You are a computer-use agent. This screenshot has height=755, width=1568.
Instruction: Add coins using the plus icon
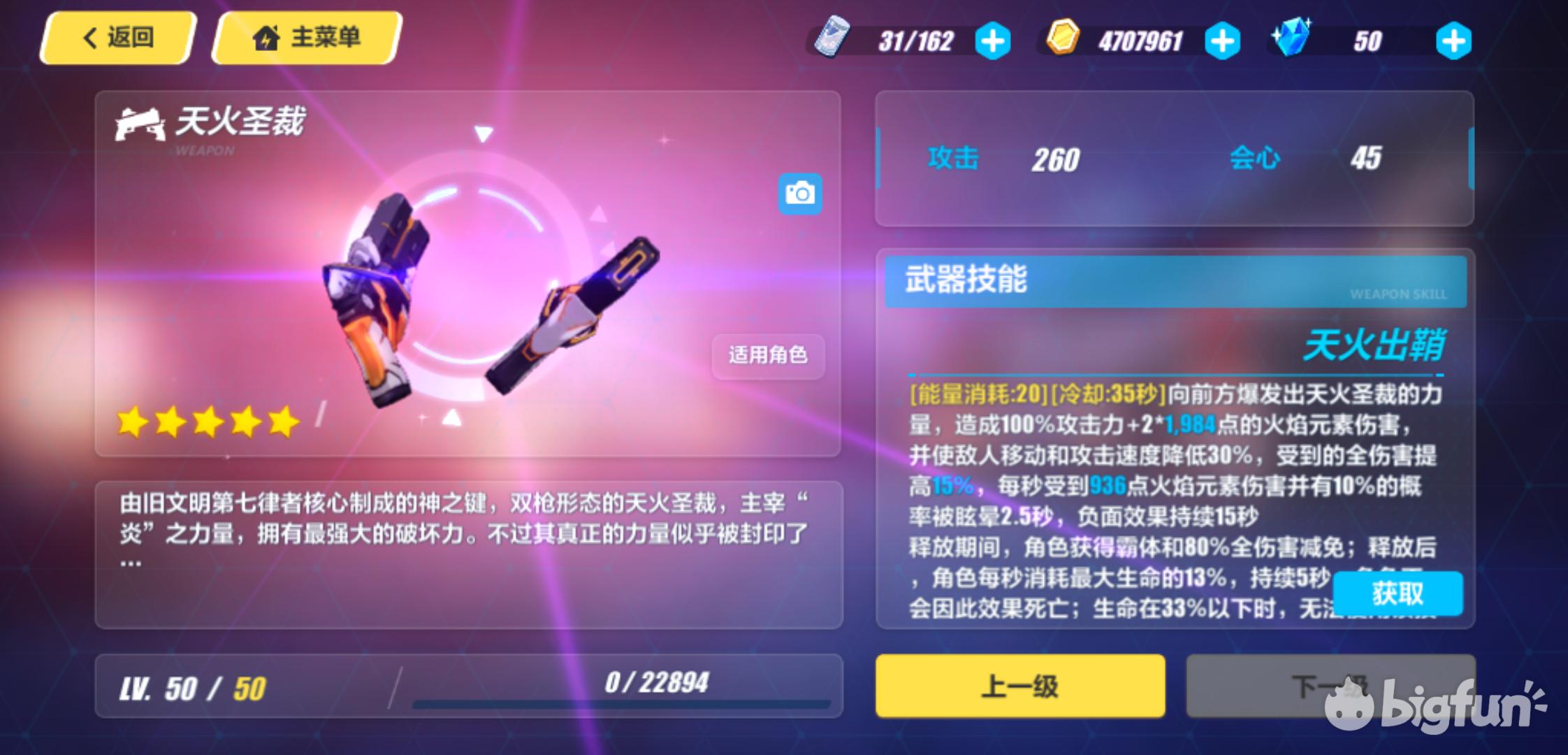point(1223,40)
